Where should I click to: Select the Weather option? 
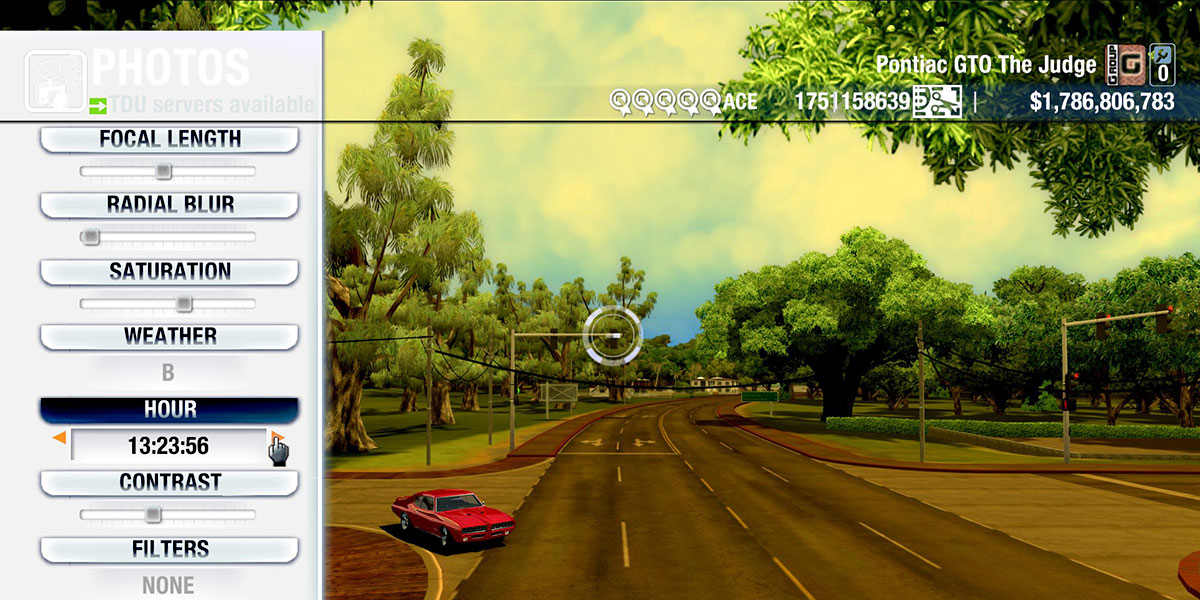click(x=169, y=336)
